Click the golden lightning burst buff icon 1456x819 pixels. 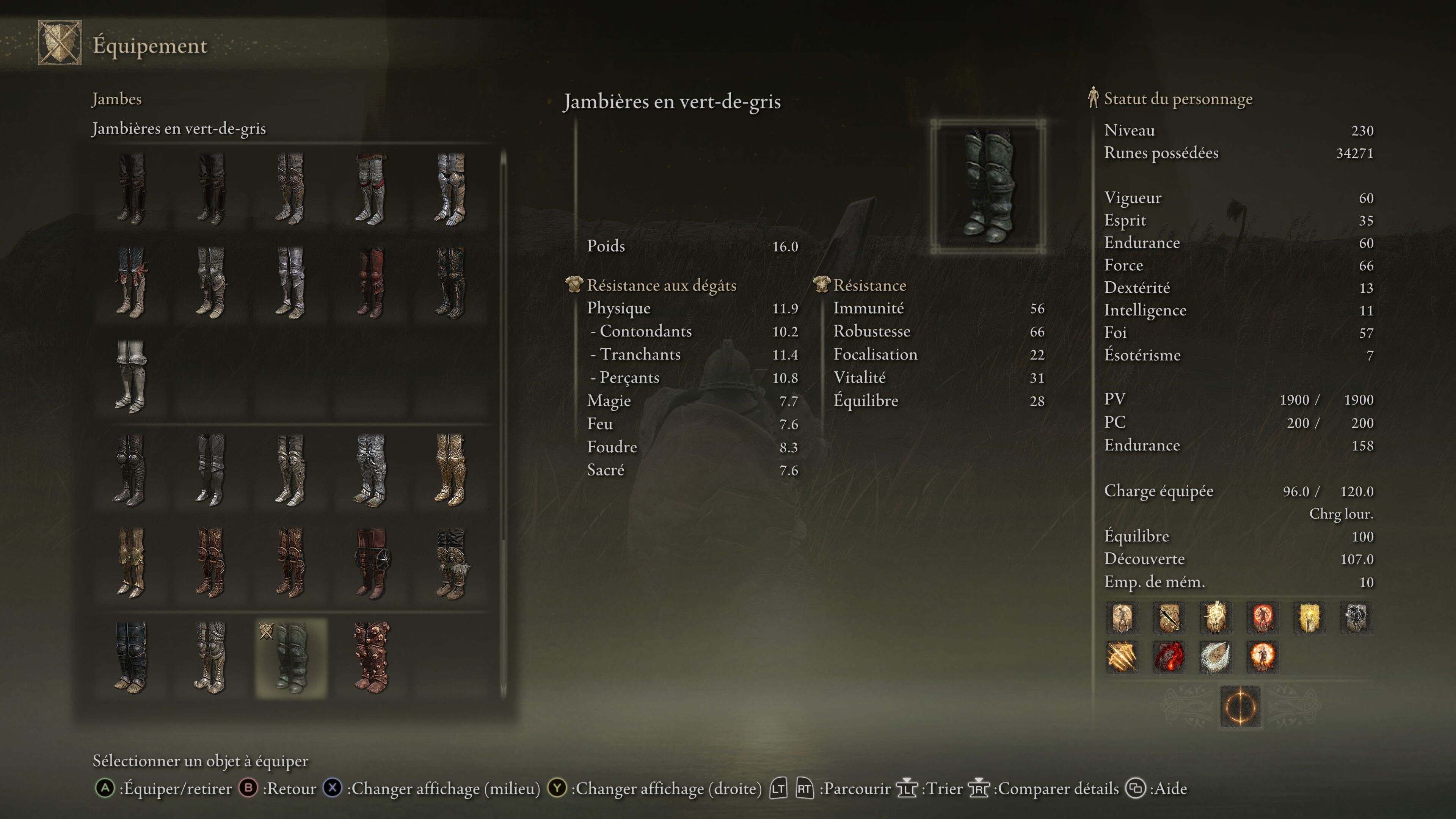click(1215, 617)
